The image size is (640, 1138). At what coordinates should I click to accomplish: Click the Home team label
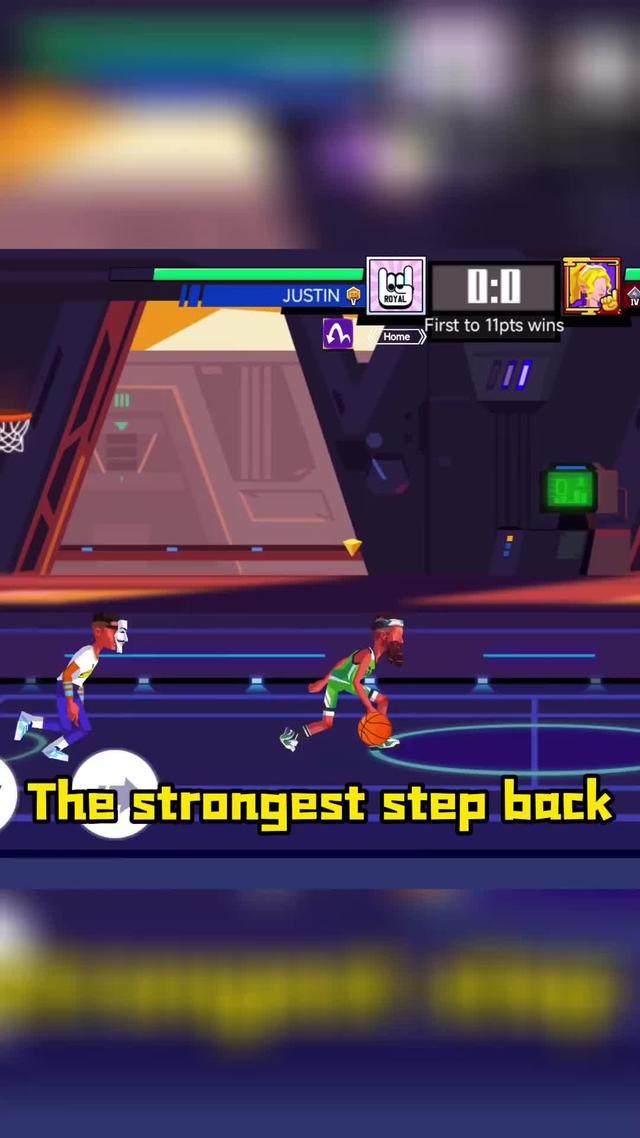point(397,336)
